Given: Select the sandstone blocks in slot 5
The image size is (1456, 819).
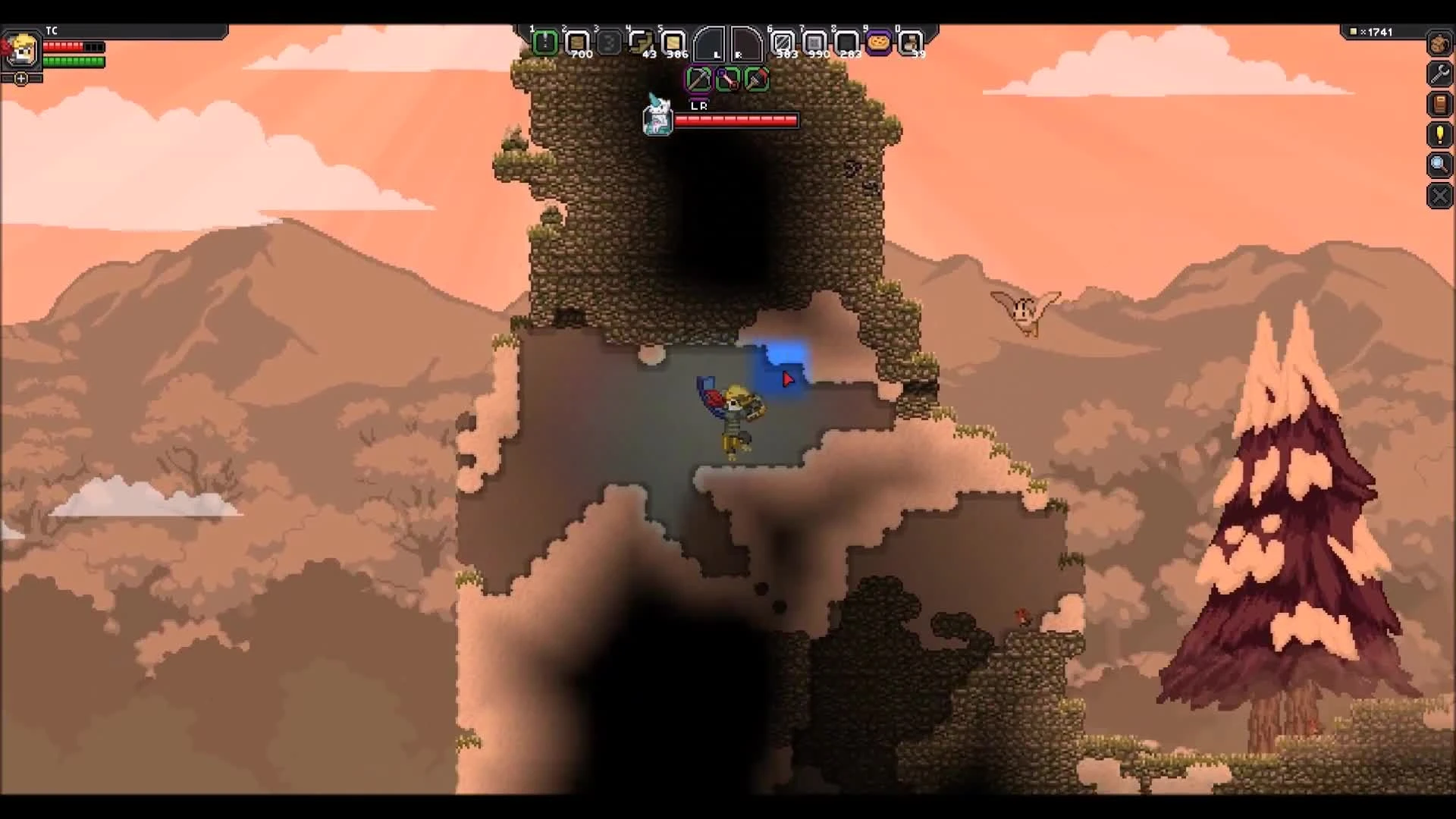Looking at the screenshot, I should pos(675,42).
